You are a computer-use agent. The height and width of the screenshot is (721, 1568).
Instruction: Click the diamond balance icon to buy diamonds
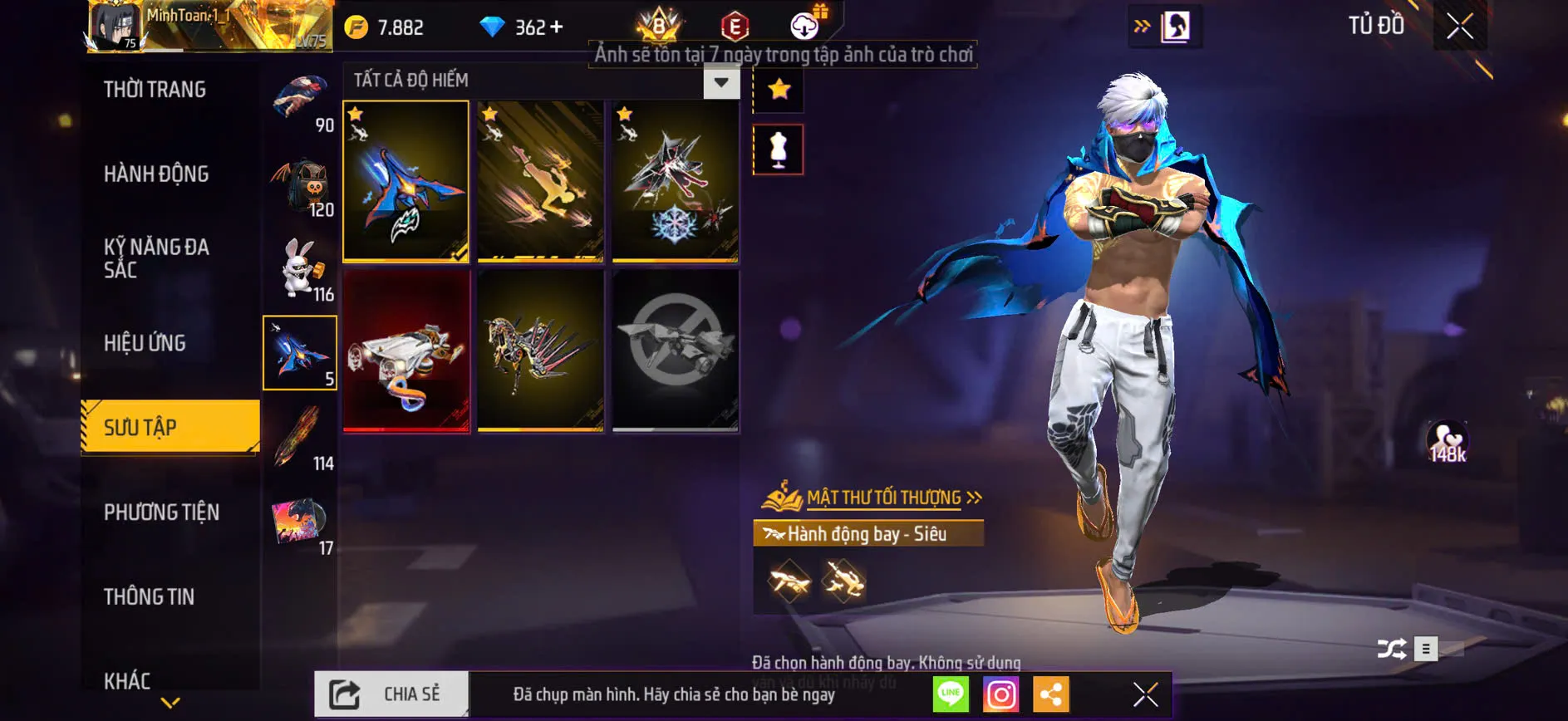[496, 27]
